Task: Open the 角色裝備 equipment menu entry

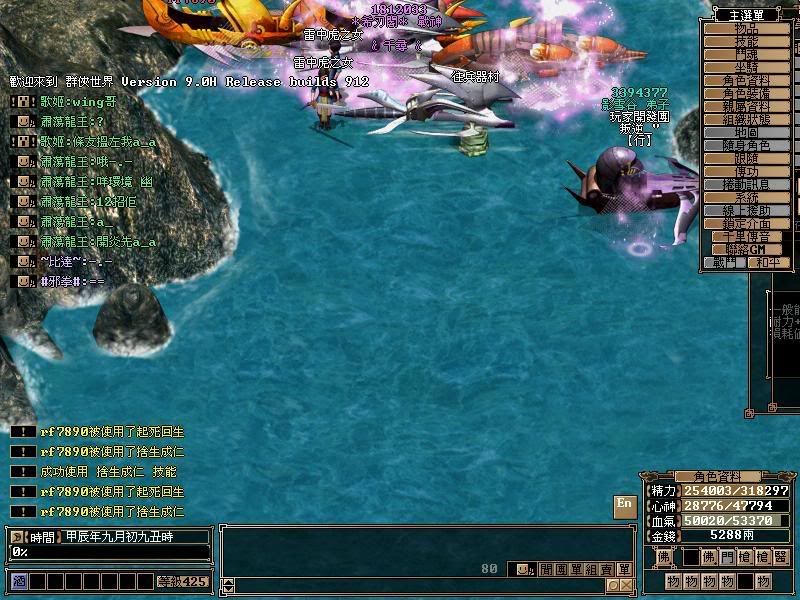Action: [x=747, y=94]
